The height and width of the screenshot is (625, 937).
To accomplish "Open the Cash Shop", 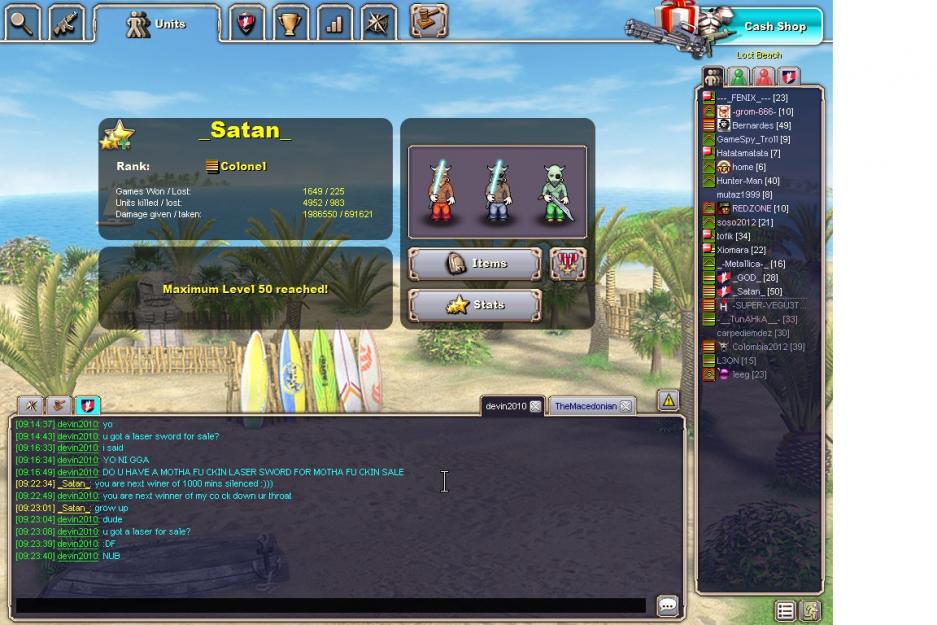I will 772,26.
